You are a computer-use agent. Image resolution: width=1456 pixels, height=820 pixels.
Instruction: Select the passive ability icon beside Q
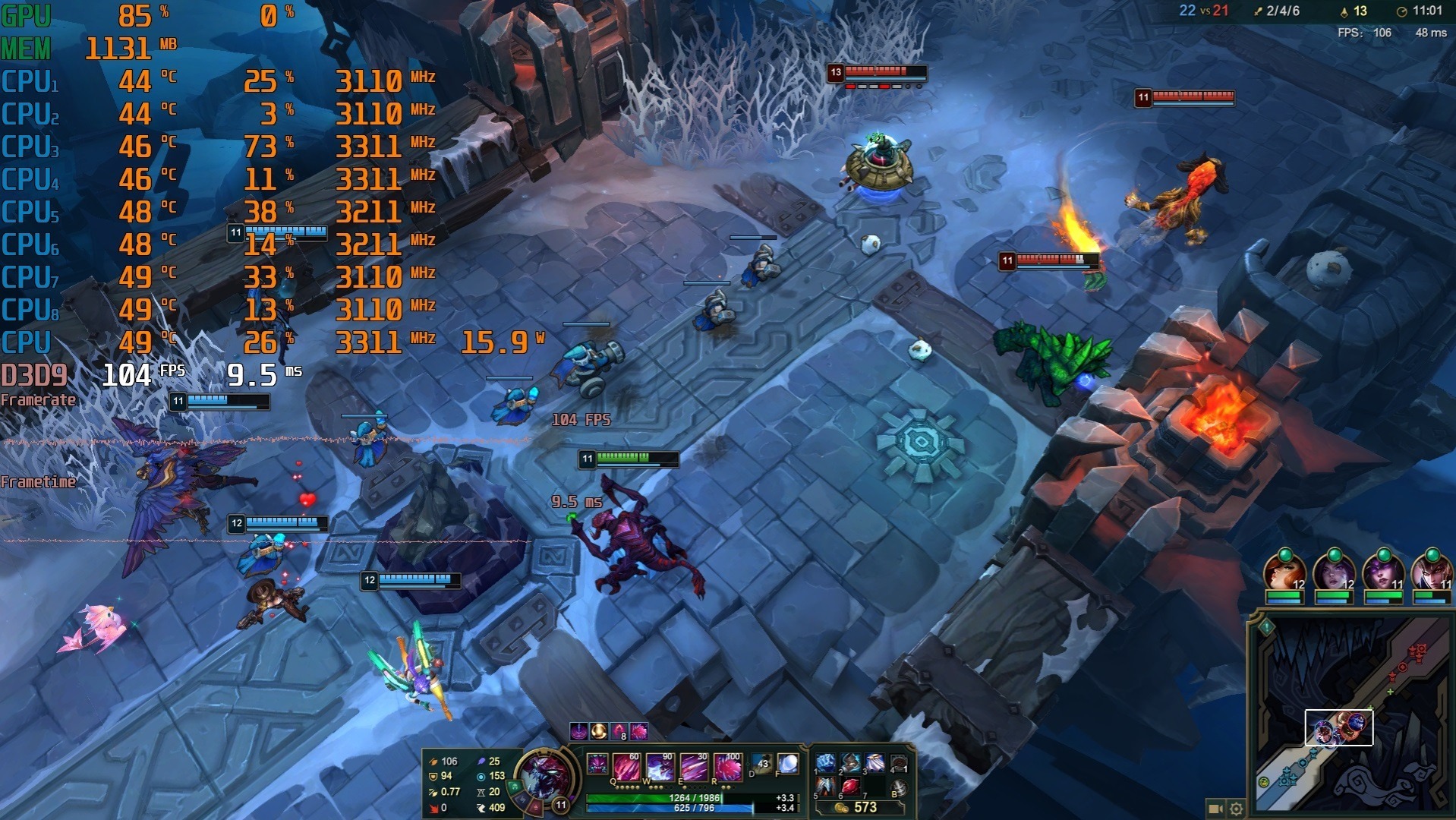(x=597, y=764)
